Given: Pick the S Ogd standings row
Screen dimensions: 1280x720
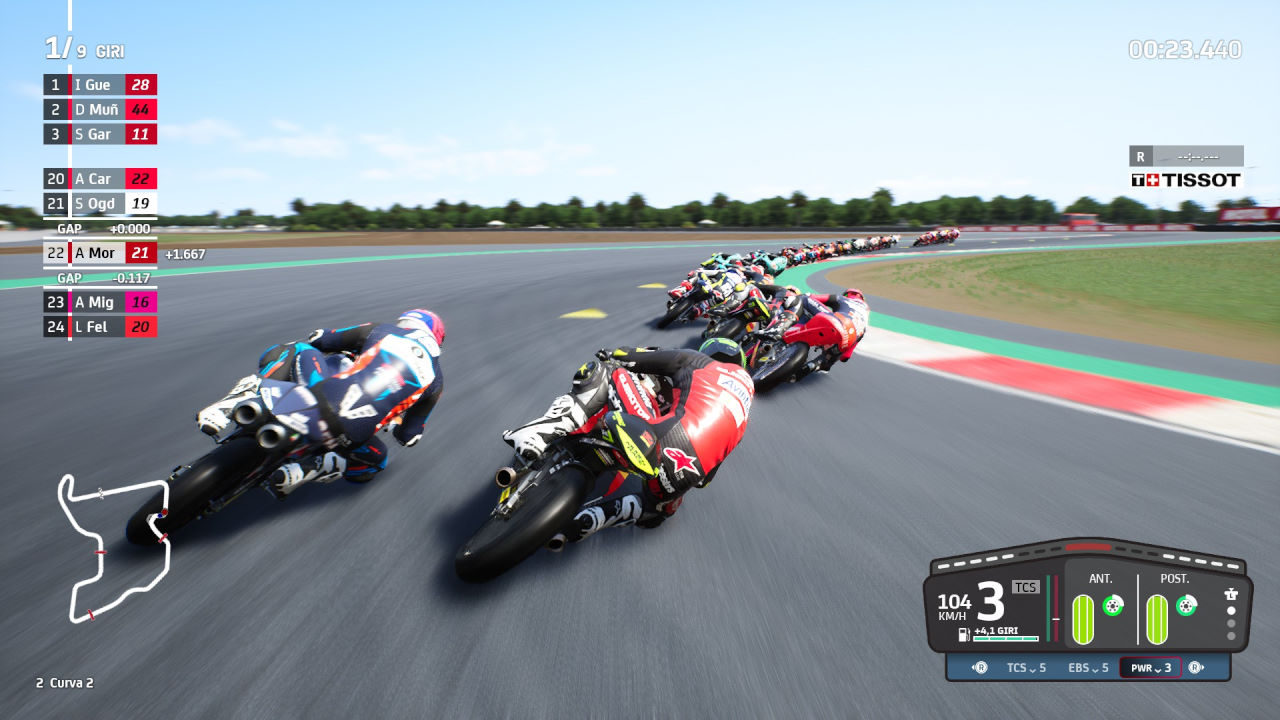Looking at the screenshot, I should [99, 204].
